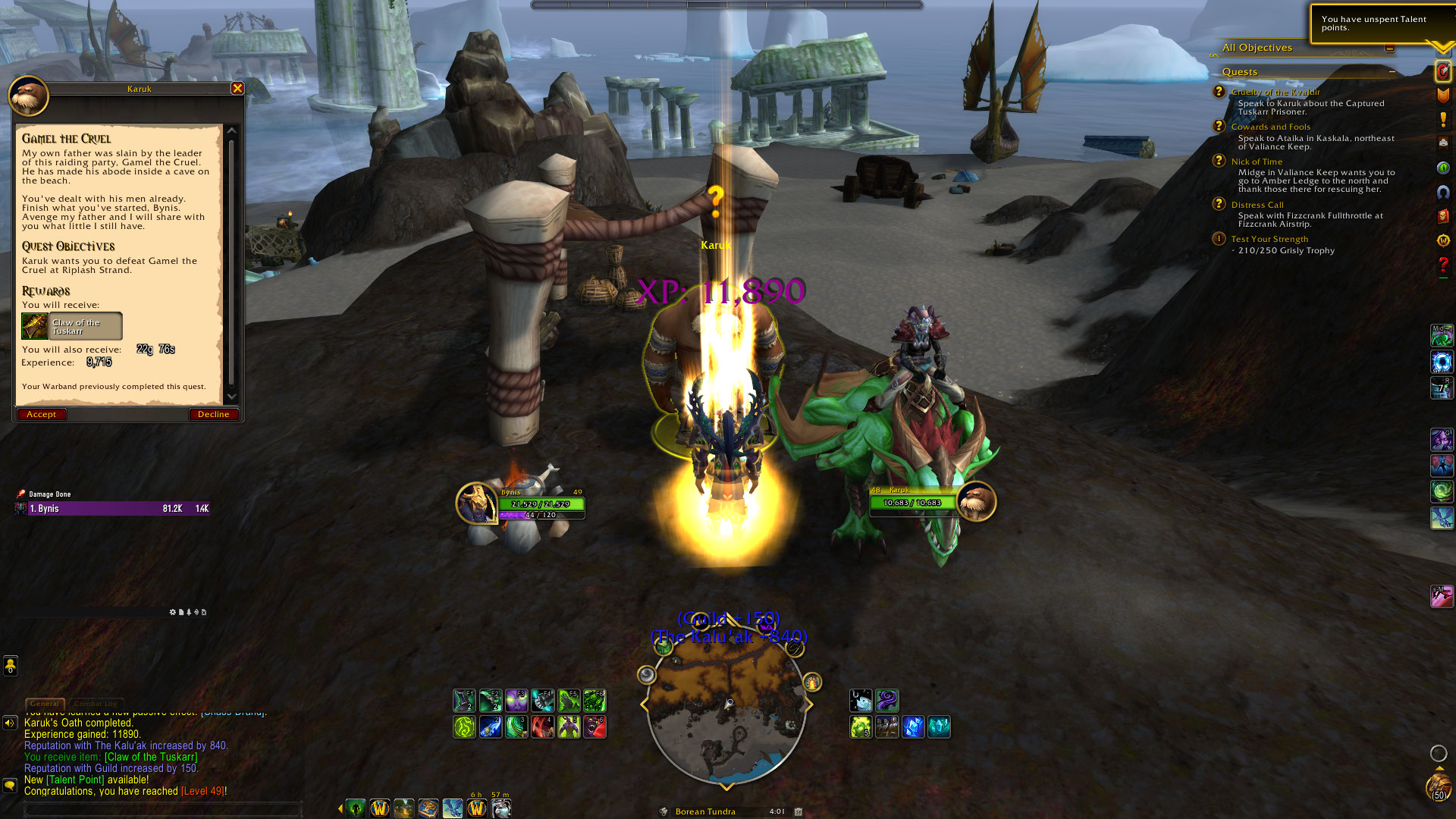
Task: Click the Karuk target portrait
Action: (976, 501)
